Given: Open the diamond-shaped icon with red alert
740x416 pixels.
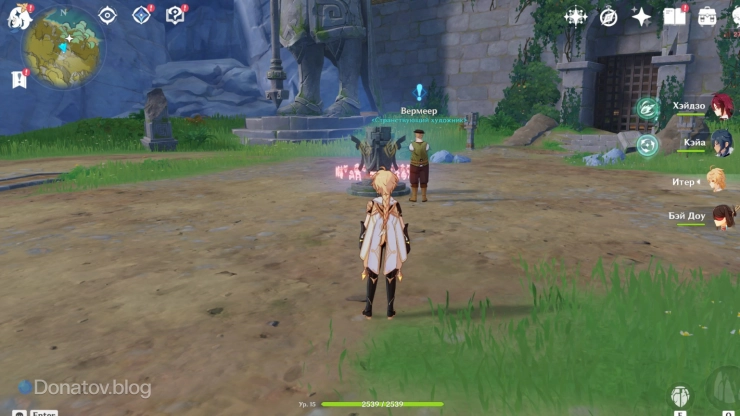Looking at the screenshot, I should coord(141,16).
